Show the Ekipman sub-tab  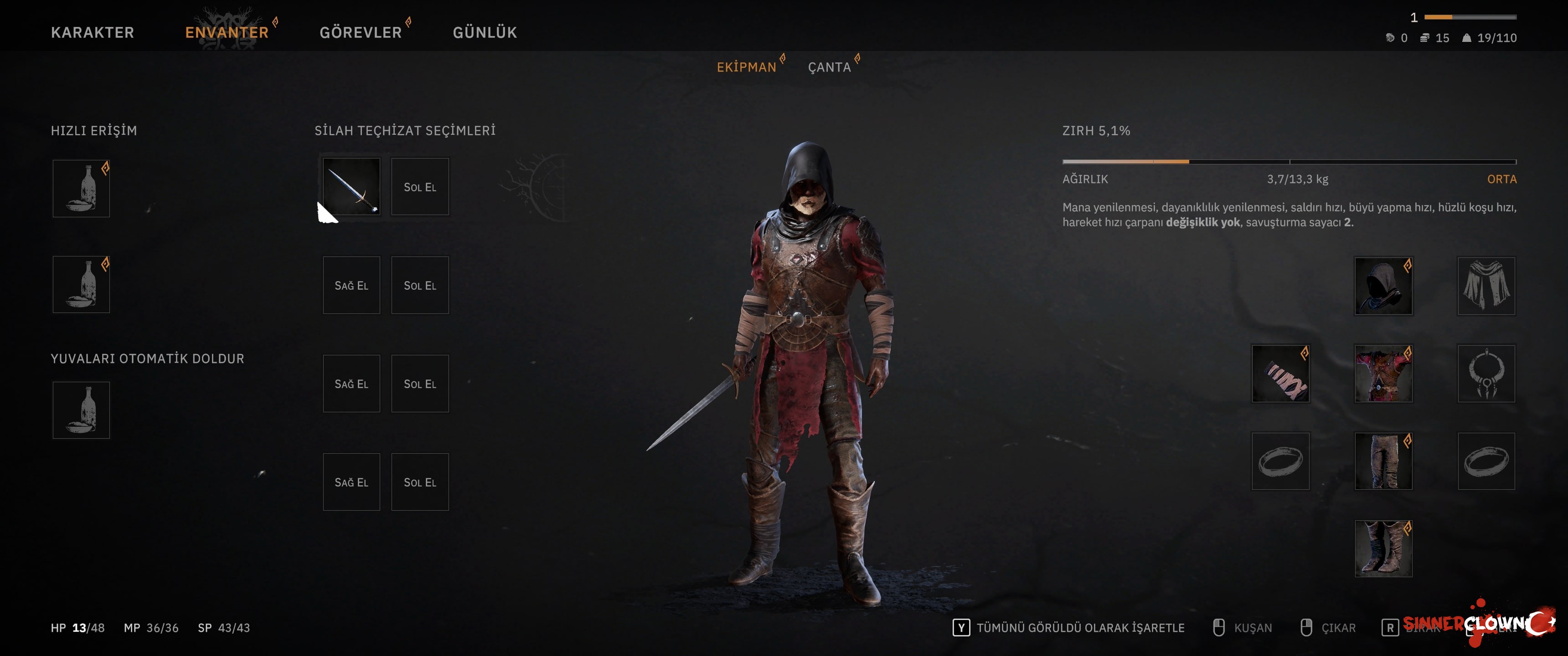[746, 67]
